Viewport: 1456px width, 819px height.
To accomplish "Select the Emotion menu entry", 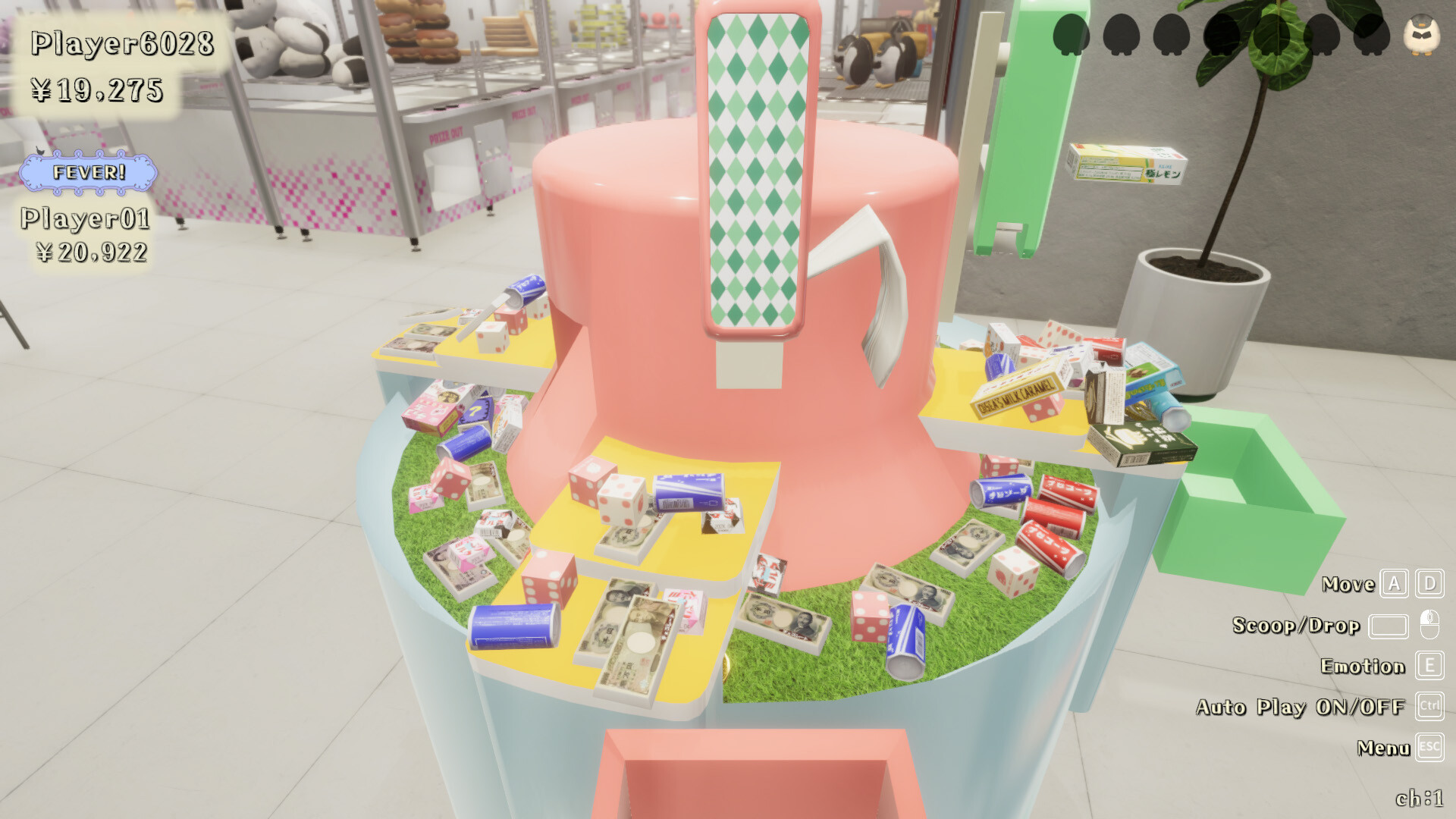I will [x=1364, y=667].
